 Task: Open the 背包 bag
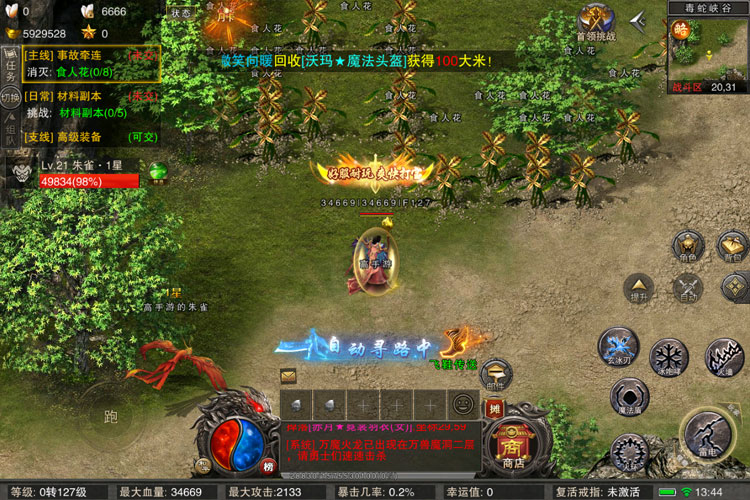pos(734,246)
